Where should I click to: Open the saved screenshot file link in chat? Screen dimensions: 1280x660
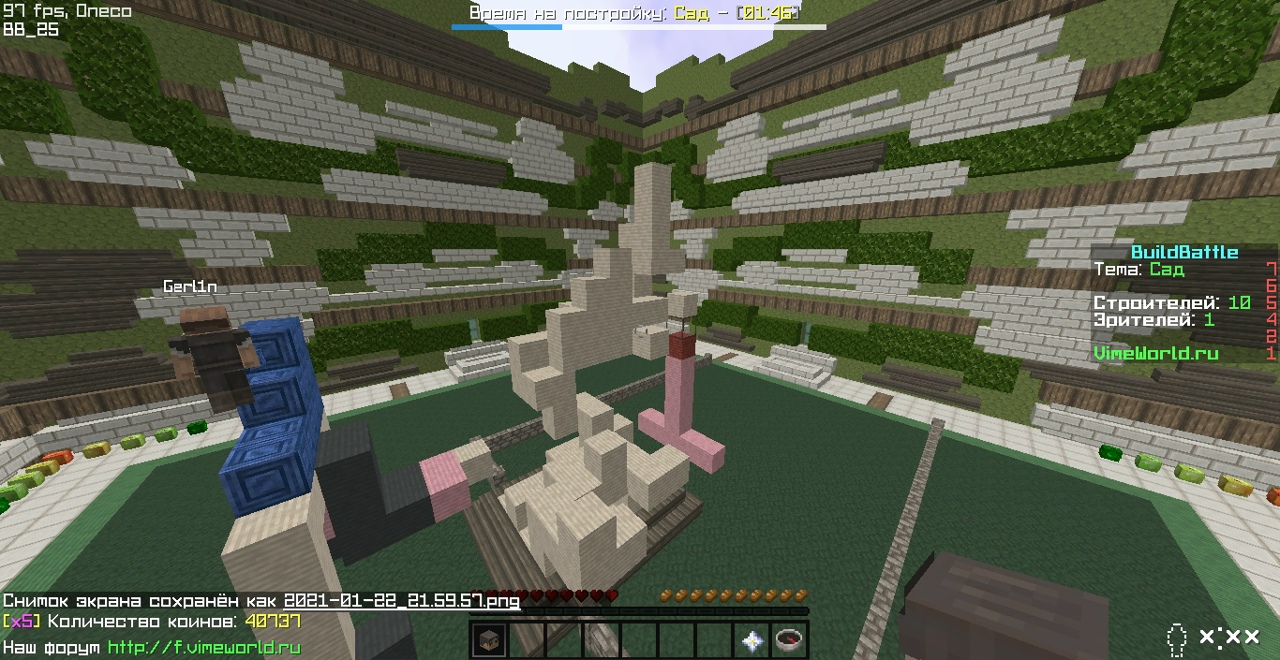(x=402, y=601)
